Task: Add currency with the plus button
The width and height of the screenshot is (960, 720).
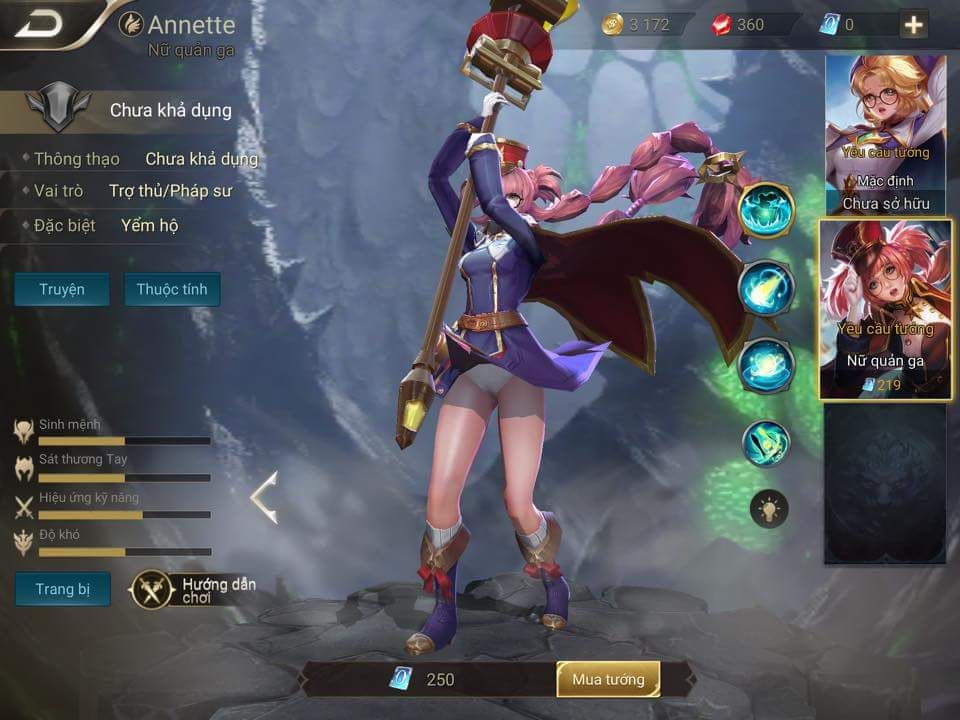Action: coord(914,25)
